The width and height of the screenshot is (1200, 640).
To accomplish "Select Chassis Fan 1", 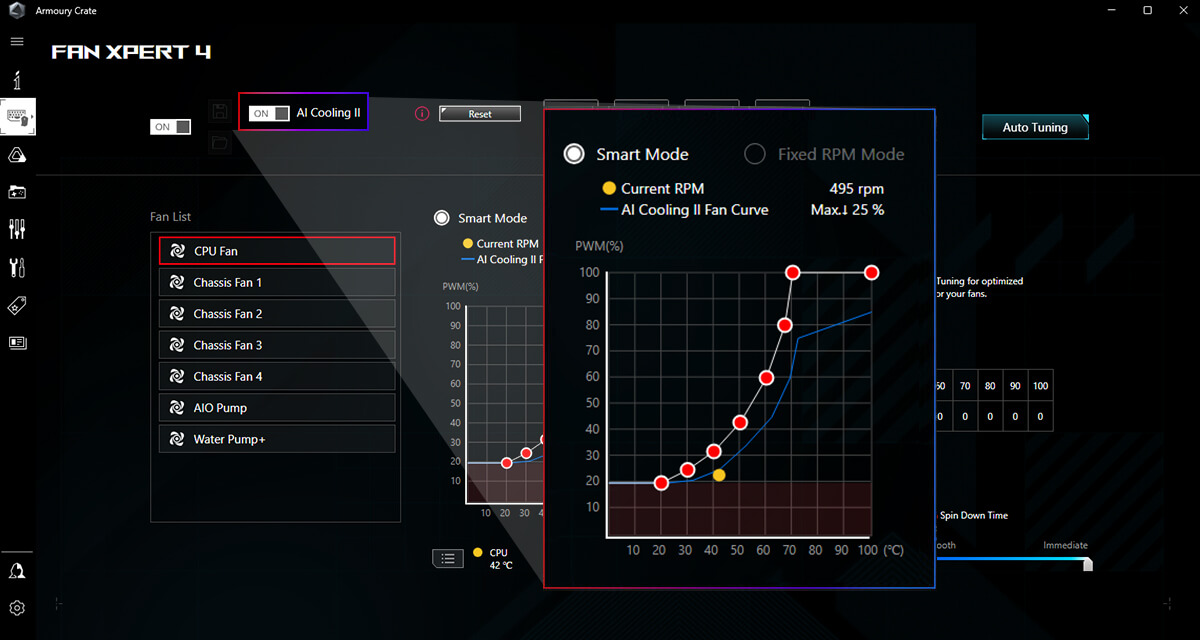I will [277, 283].
